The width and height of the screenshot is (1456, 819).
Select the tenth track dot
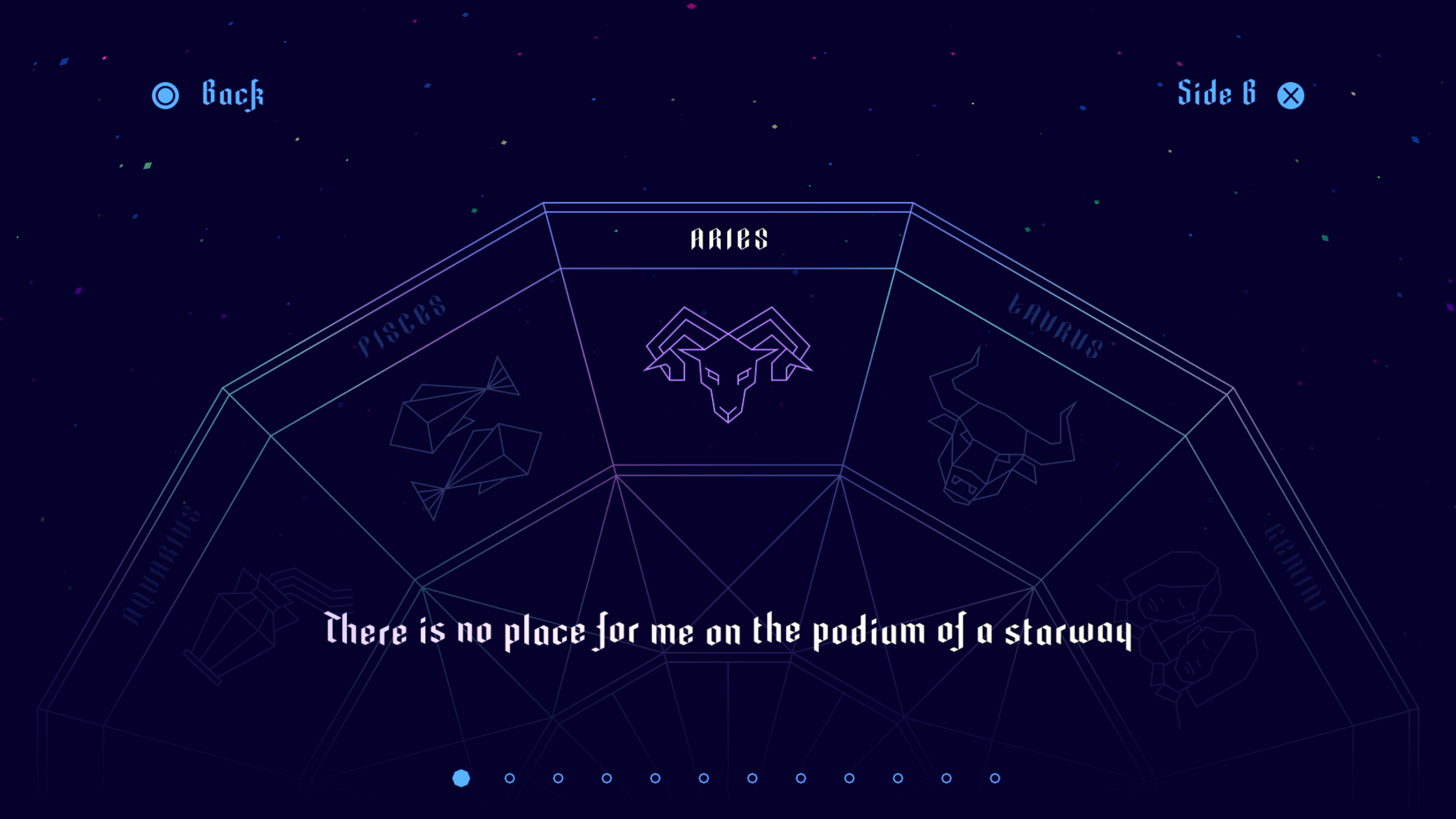click(x=897, y=778)
